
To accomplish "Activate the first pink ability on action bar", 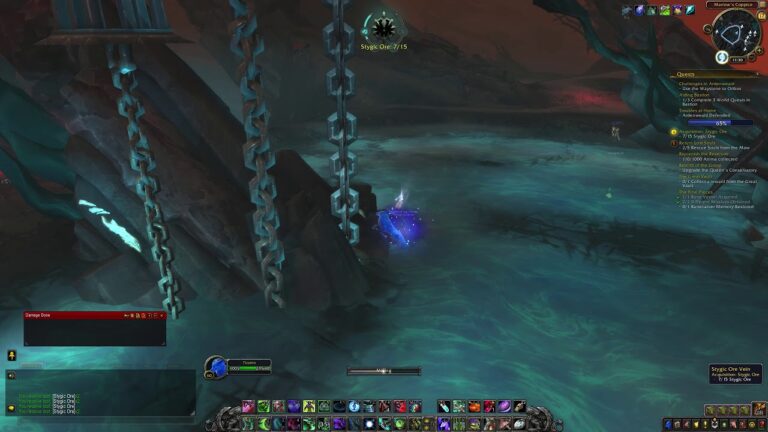I will (246, 406).
